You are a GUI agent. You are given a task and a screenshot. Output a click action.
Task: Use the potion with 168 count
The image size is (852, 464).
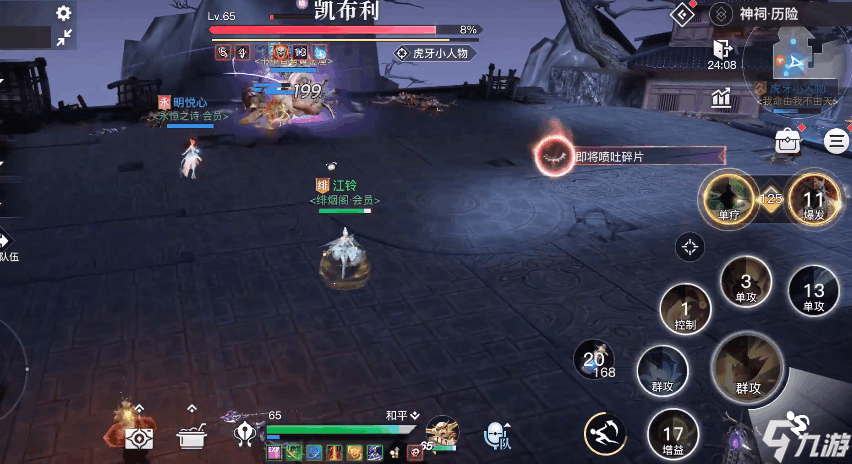point(597,360)
